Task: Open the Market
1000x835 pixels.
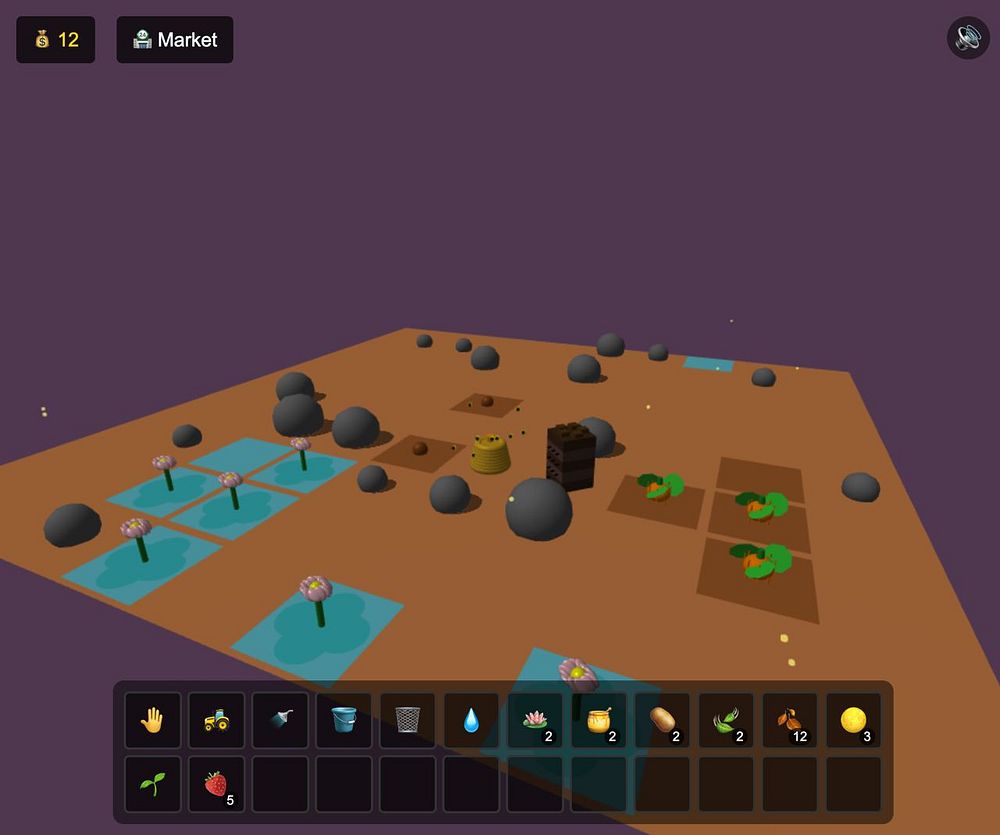Action: coord(175,40)
